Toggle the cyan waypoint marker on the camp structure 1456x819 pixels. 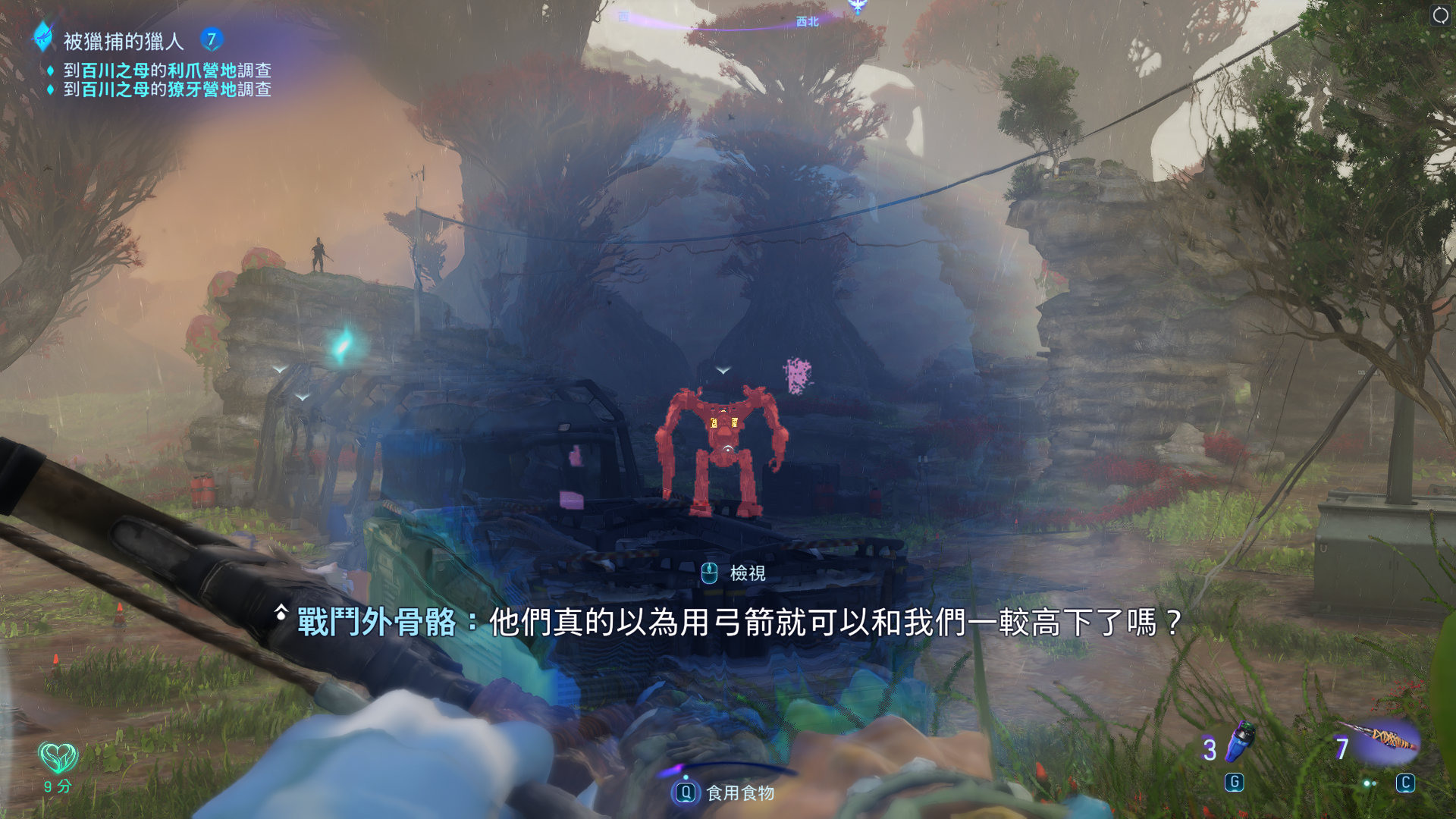click(x=343, y=345)
